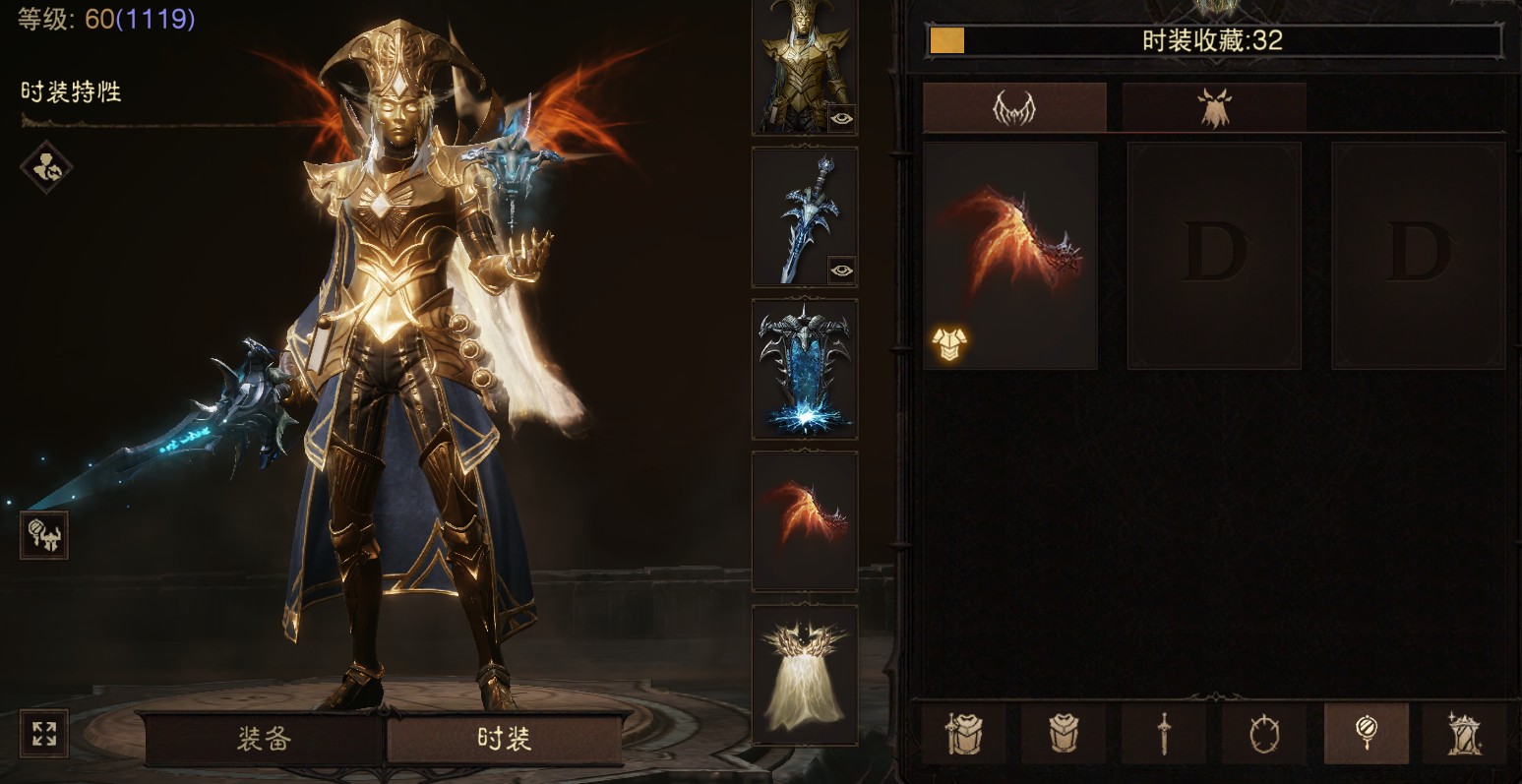1522x784 pixels.
Task: Click the fullscreen expand arrows button
Action: pos(44,734)
